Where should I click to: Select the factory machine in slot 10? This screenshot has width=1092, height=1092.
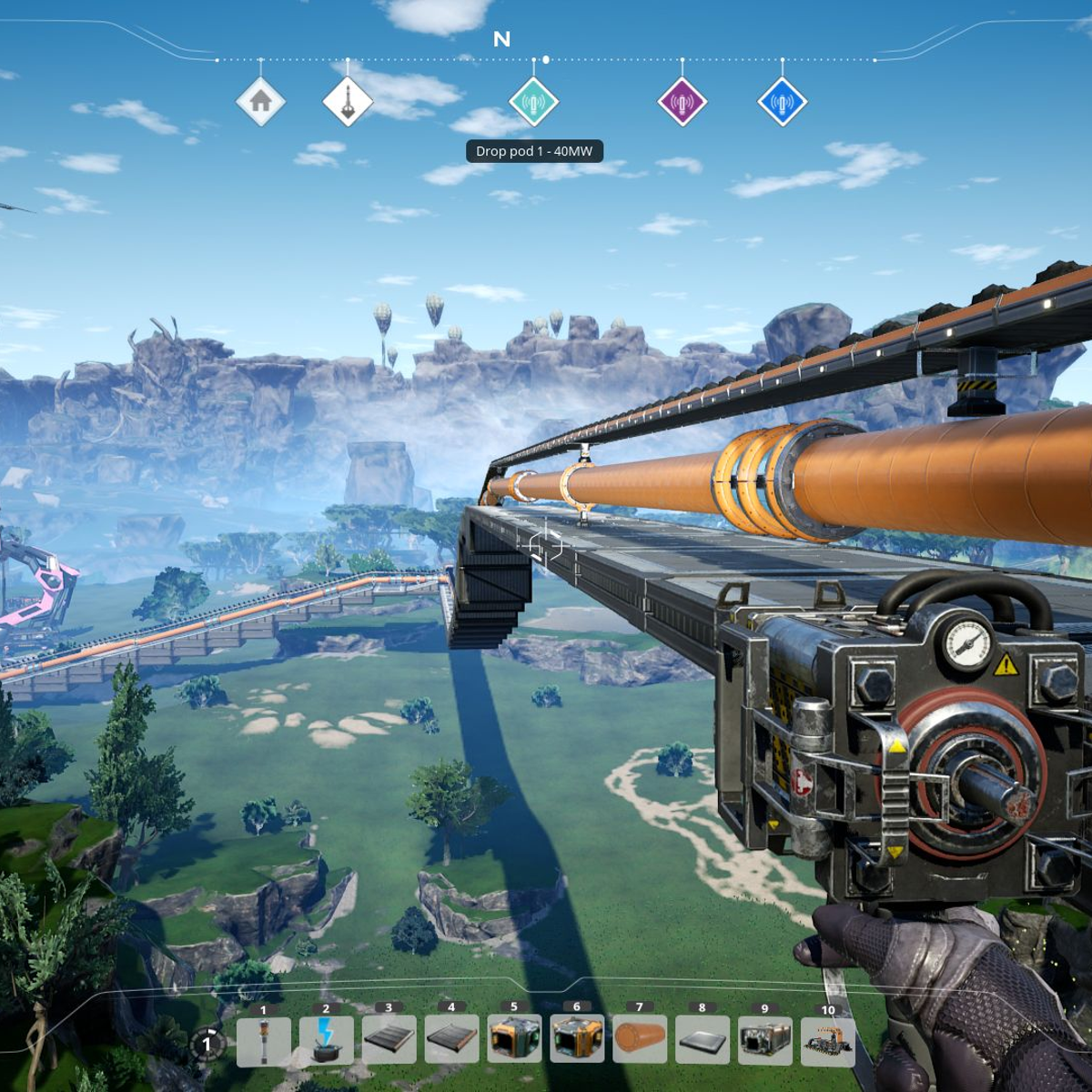tap(828, 1041)
